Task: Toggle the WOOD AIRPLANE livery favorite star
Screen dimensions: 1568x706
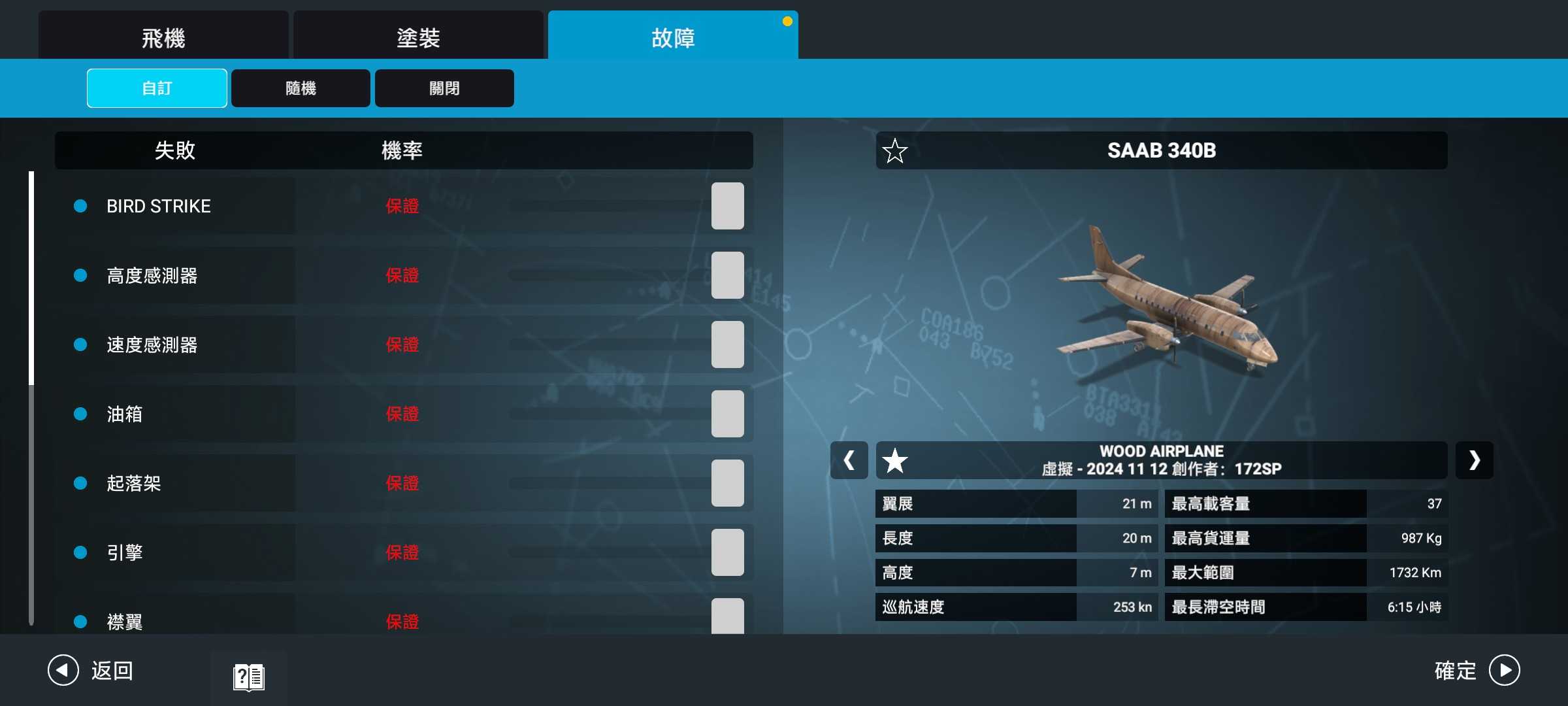Action: pos(894,461)
